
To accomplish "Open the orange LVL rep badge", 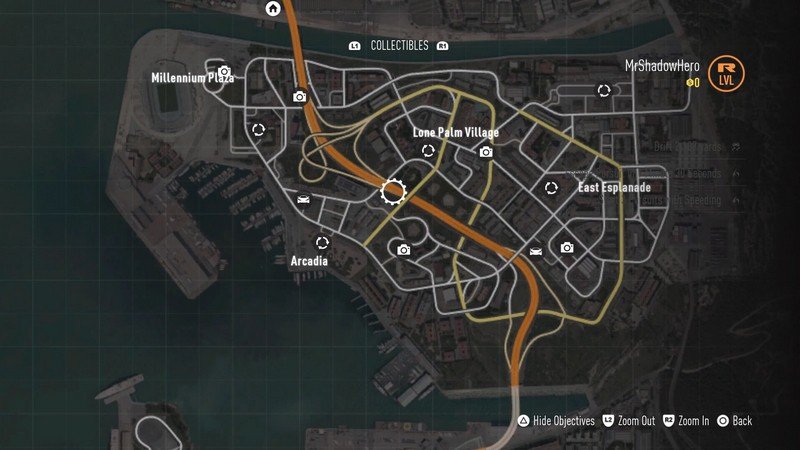I will click(x=726, y=73).
